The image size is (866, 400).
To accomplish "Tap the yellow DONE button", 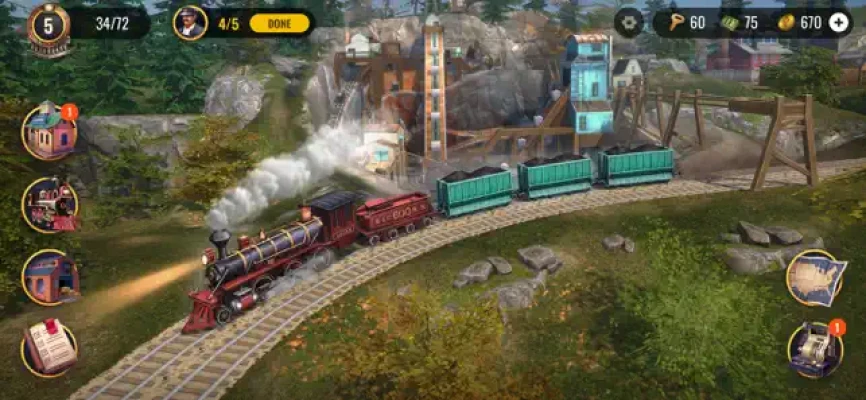I will point(278,23).
